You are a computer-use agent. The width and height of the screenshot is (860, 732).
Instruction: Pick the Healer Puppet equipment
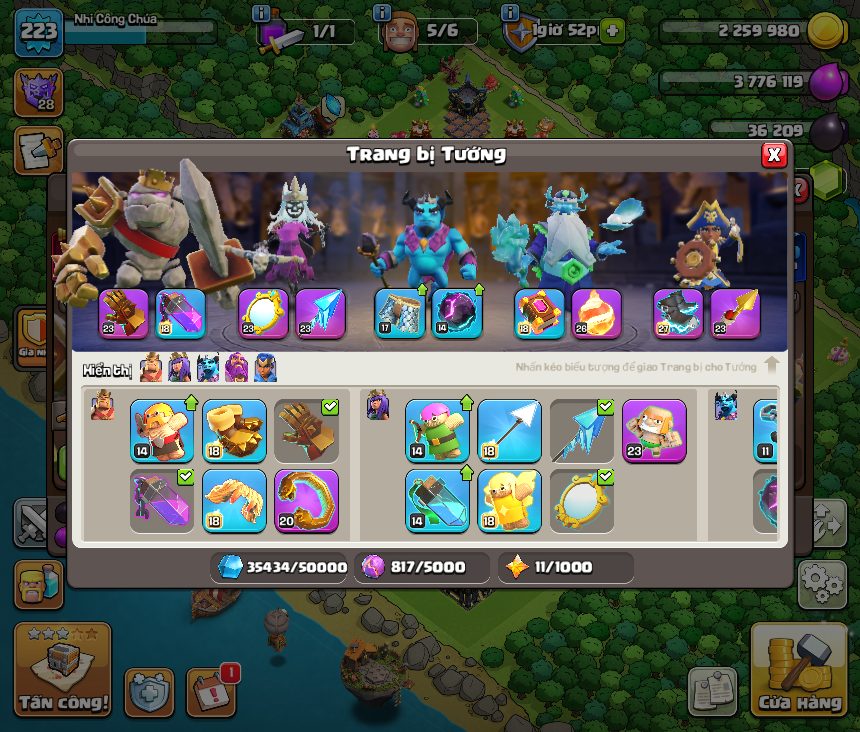pos(509,500)
